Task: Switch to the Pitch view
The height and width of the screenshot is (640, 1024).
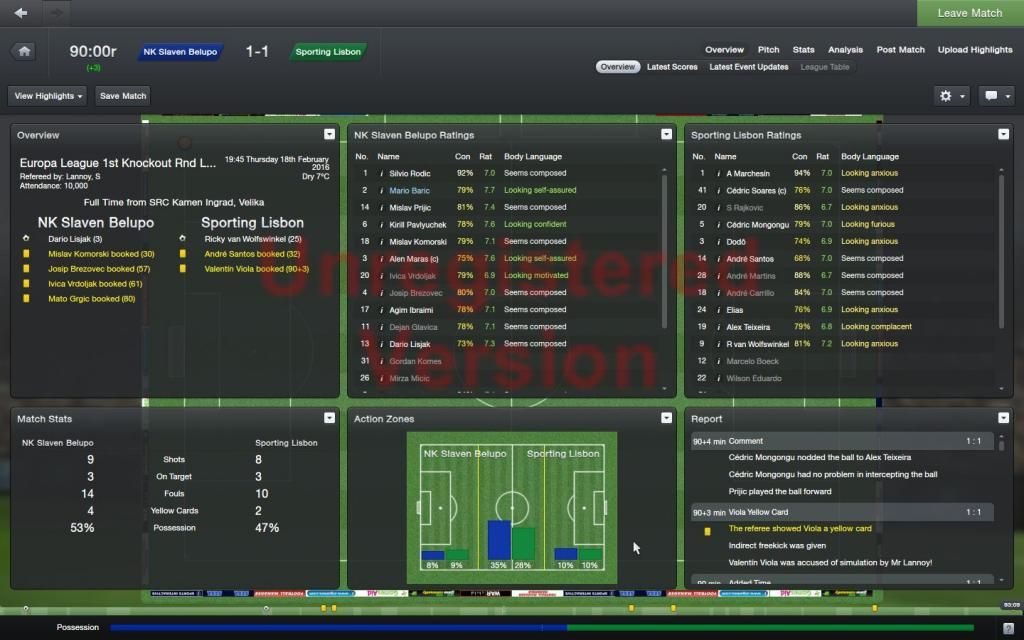Action: [x=768, y=50]
